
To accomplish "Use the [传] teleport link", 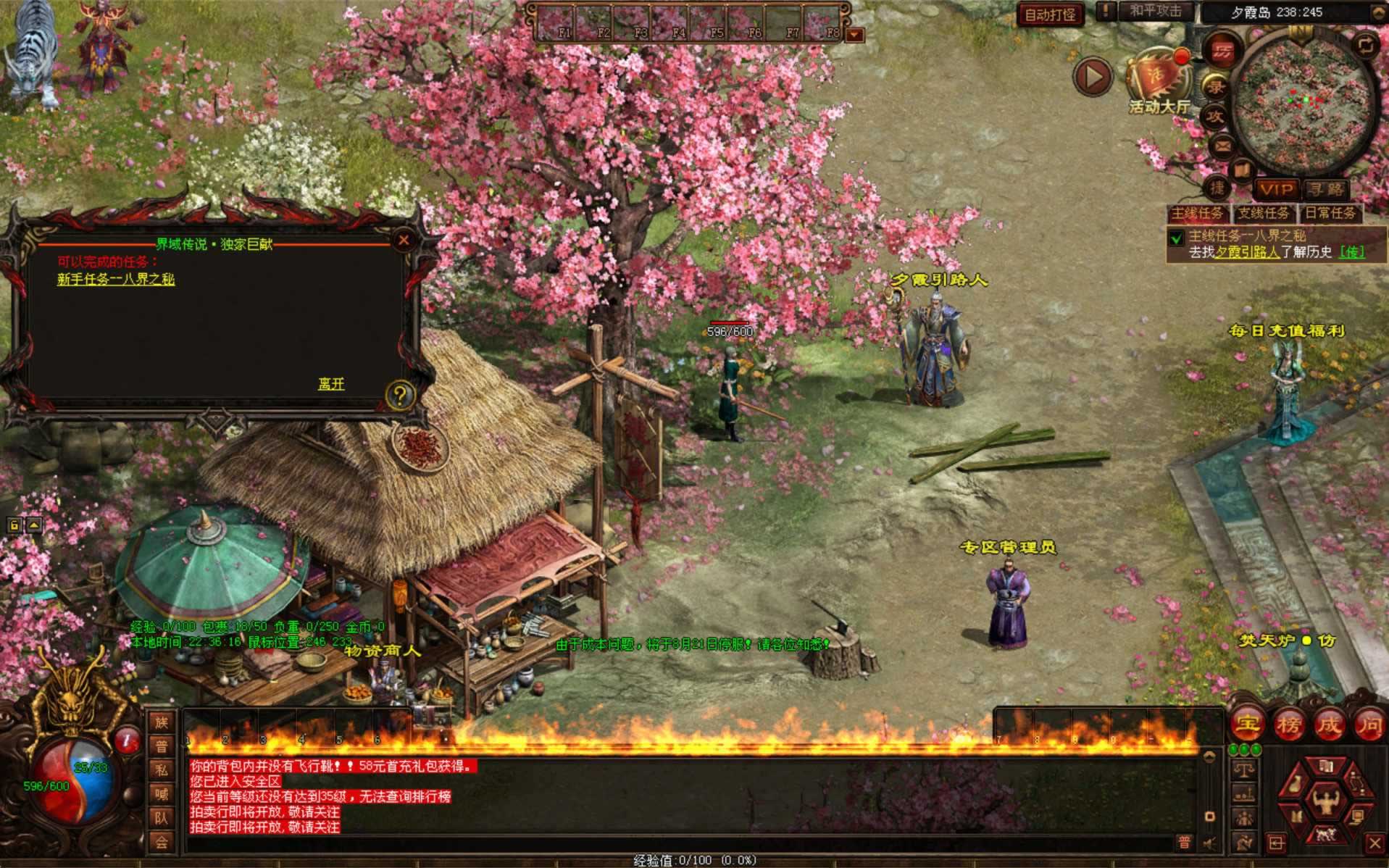I will point(1351,252).
